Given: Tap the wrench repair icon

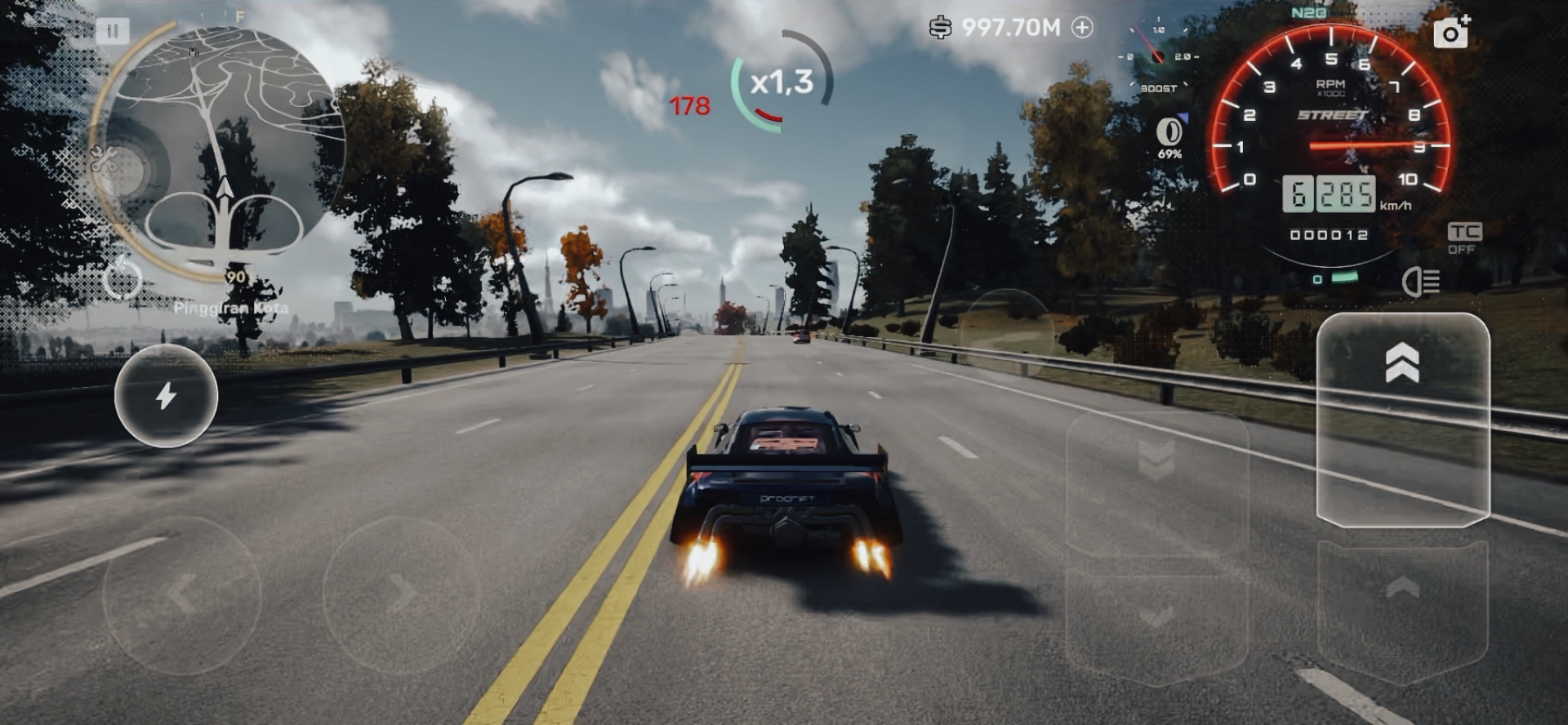Looking at the screenshot, I should [104, 158].
